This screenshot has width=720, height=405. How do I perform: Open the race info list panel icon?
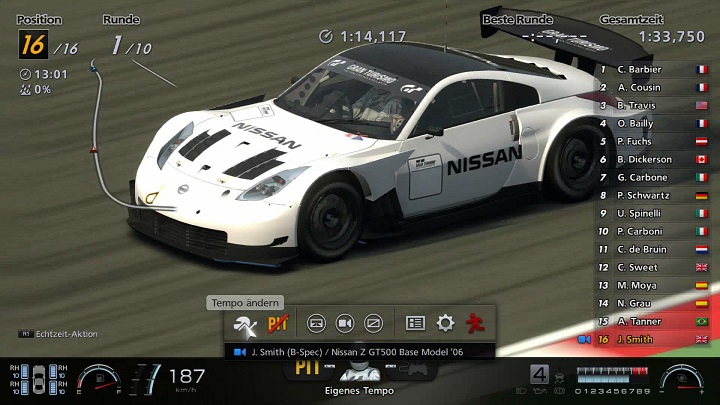coord(415,323)
